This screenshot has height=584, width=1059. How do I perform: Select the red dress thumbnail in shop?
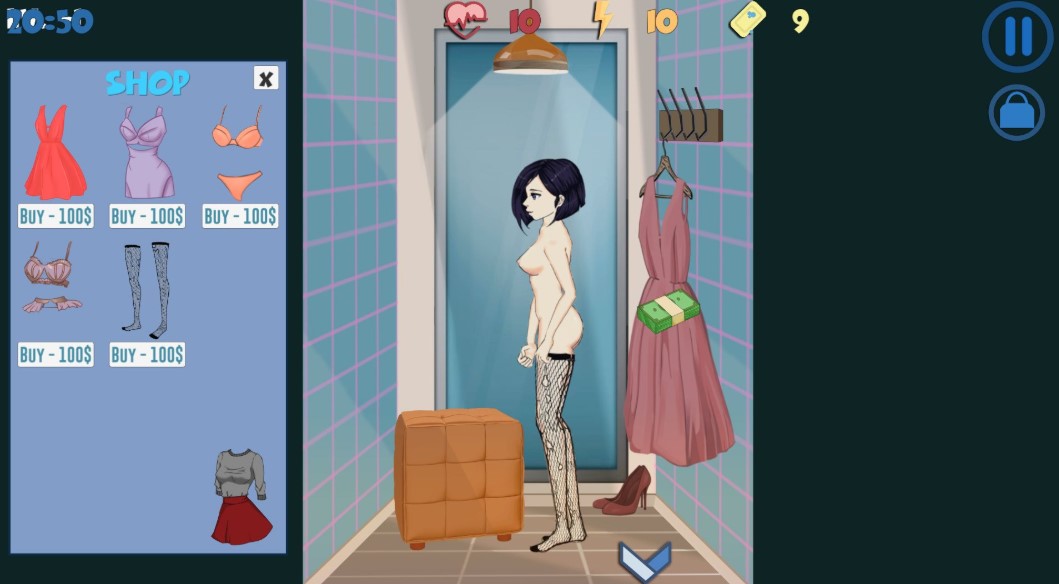tap(56, 153)
